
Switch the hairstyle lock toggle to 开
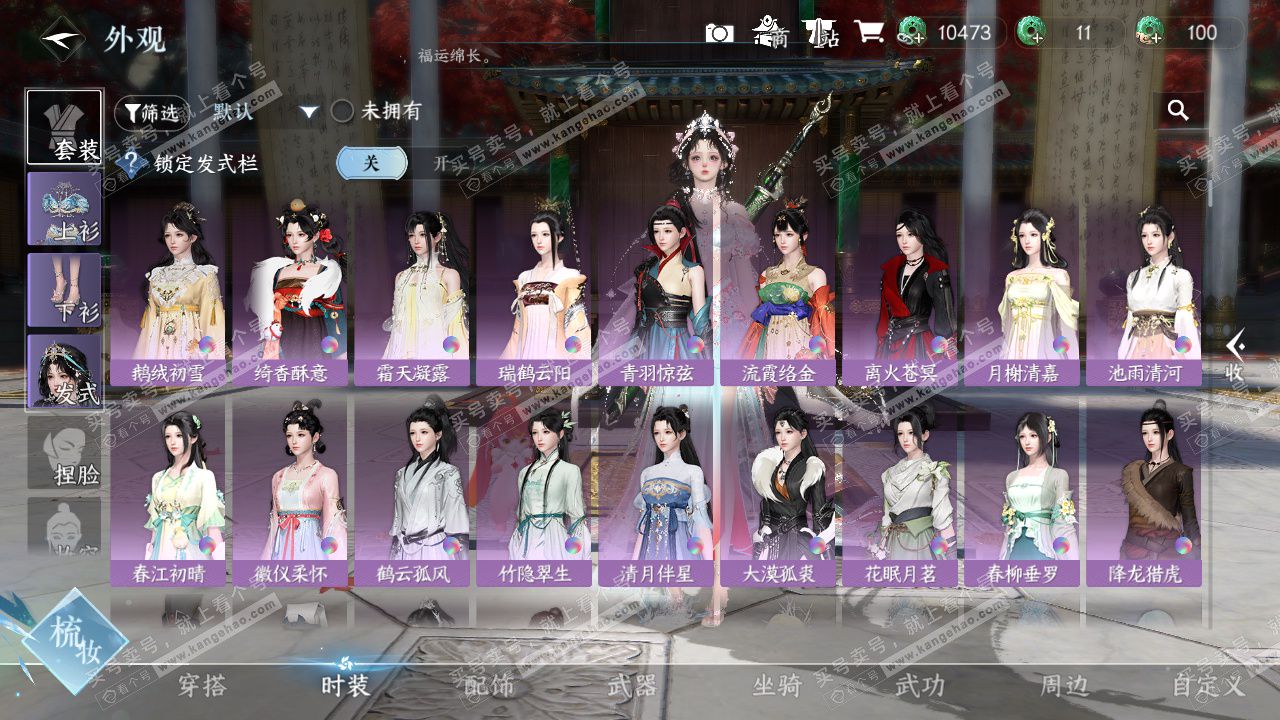pos(440,163)
